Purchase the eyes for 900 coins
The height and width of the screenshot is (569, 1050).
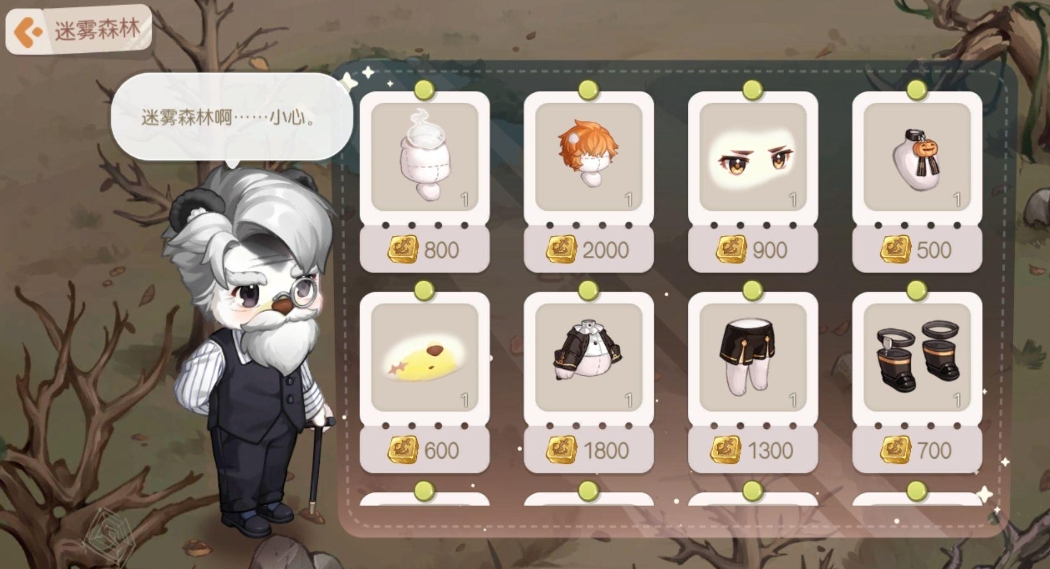752,249
